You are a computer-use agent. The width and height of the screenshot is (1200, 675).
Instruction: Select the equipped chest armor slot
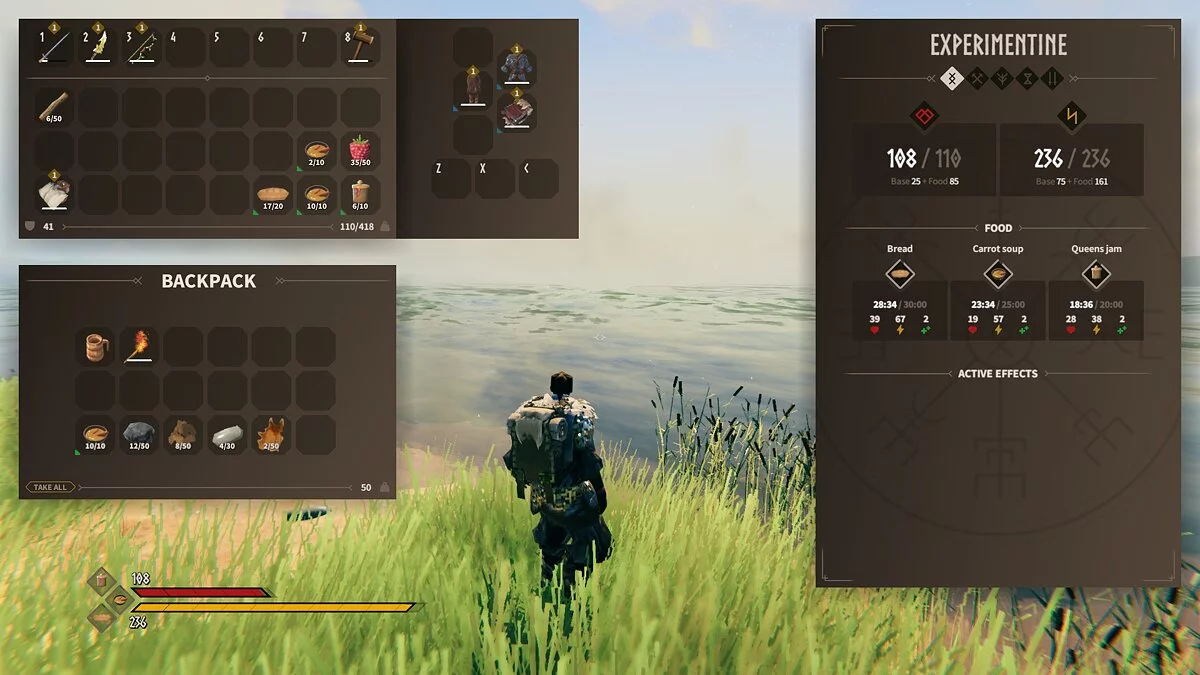pyautogui.click(x=517, y=68)
